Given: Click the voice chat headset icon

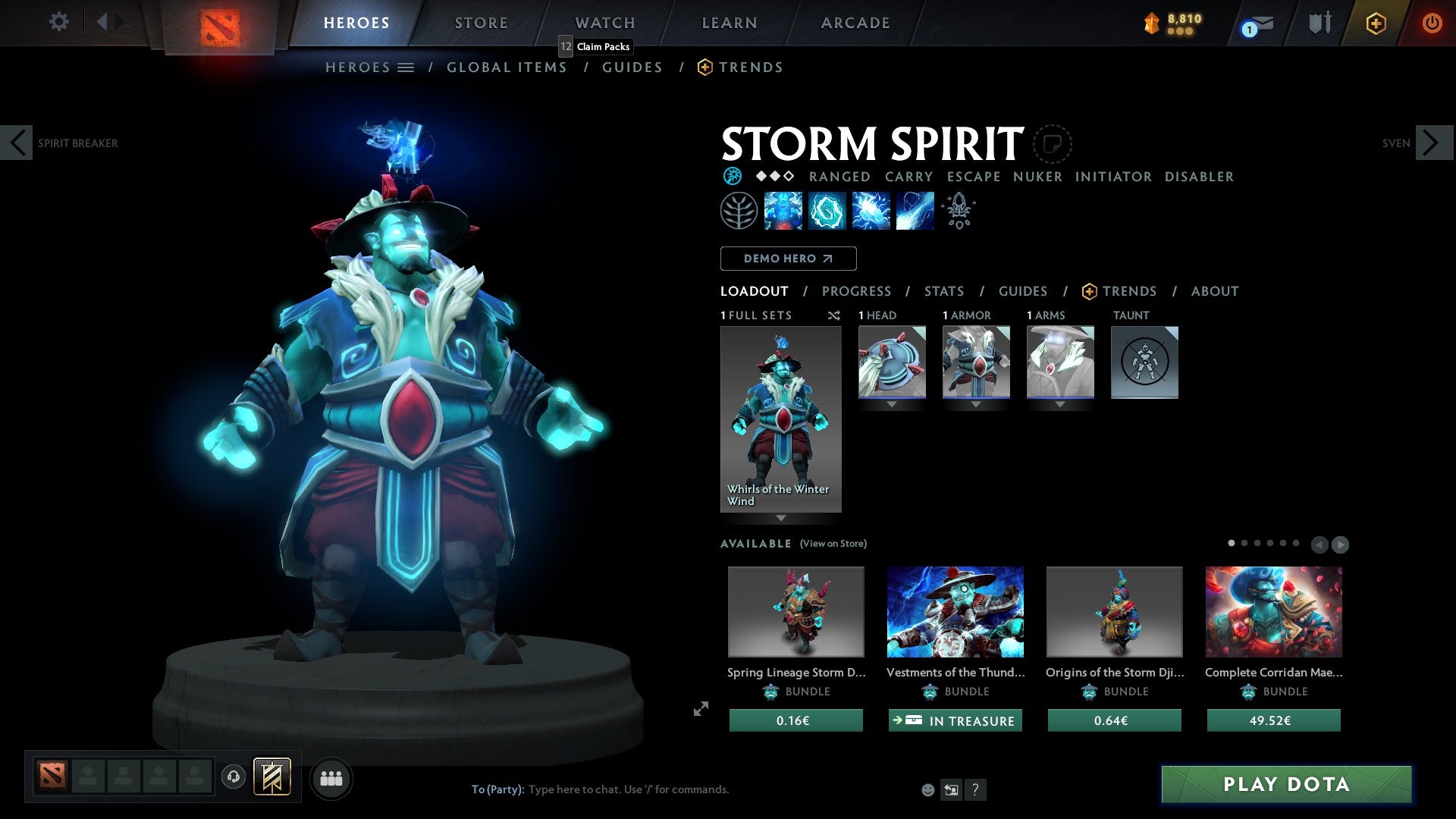Looking at the screenshot, I should [x=233, y=778].
